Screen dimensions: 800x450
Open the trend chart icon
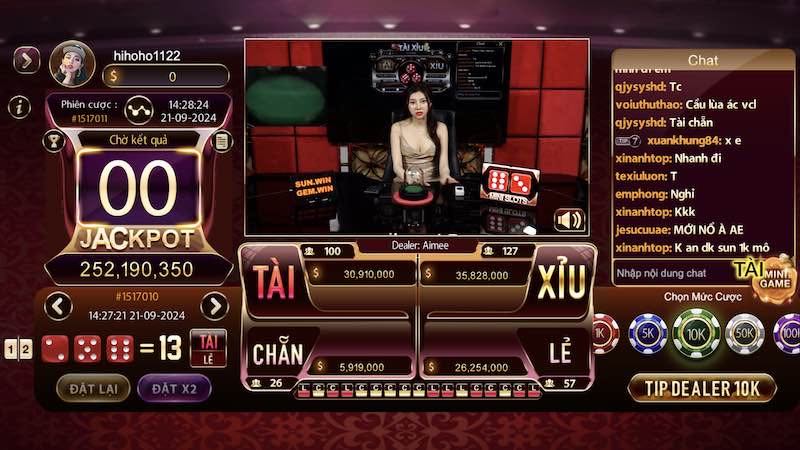[140, 108]
